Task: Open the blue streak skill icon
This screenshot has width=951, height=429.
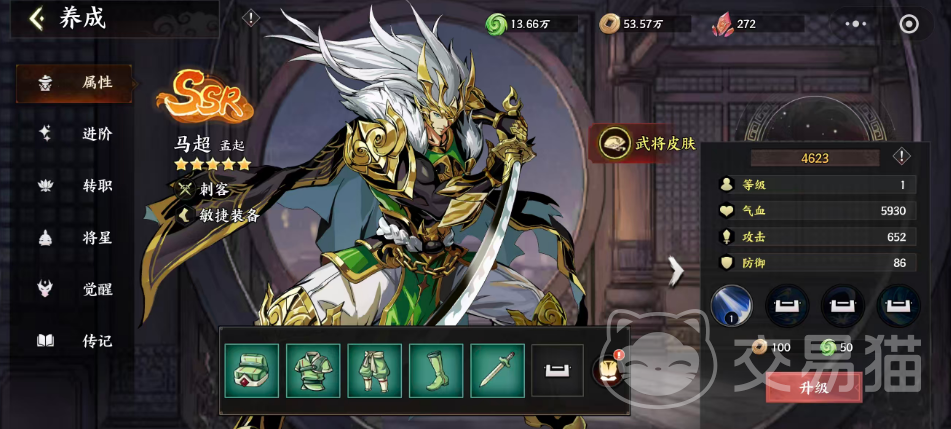Action: 731,305
